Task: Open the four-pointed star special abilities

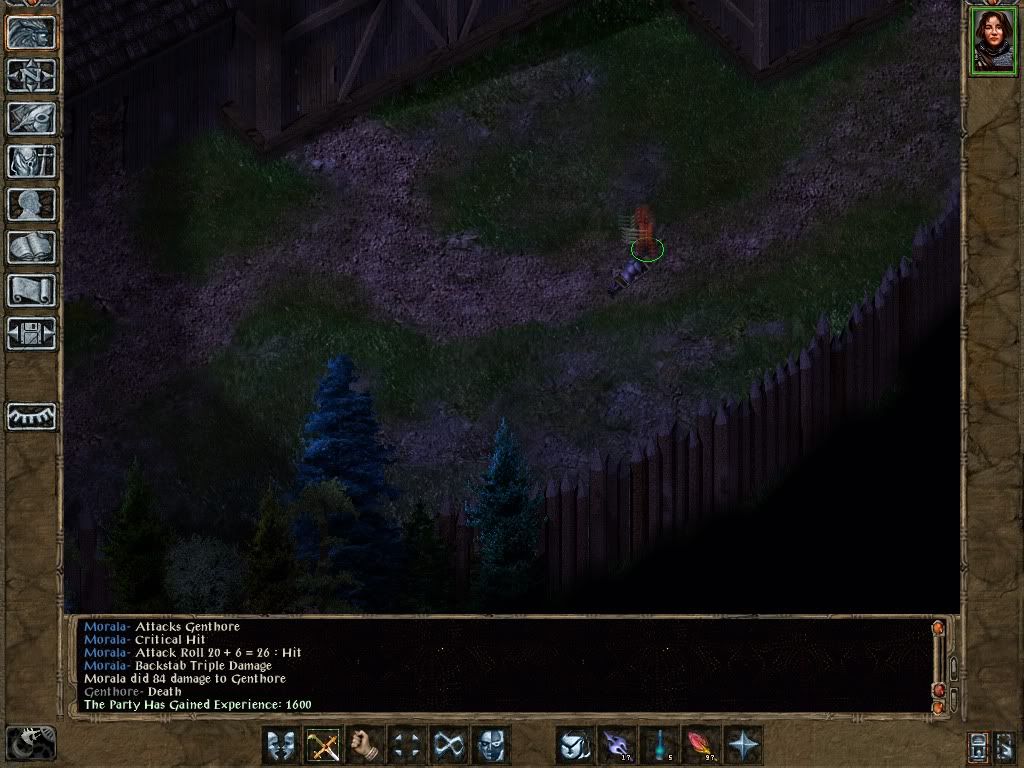Action: point(744,745)
